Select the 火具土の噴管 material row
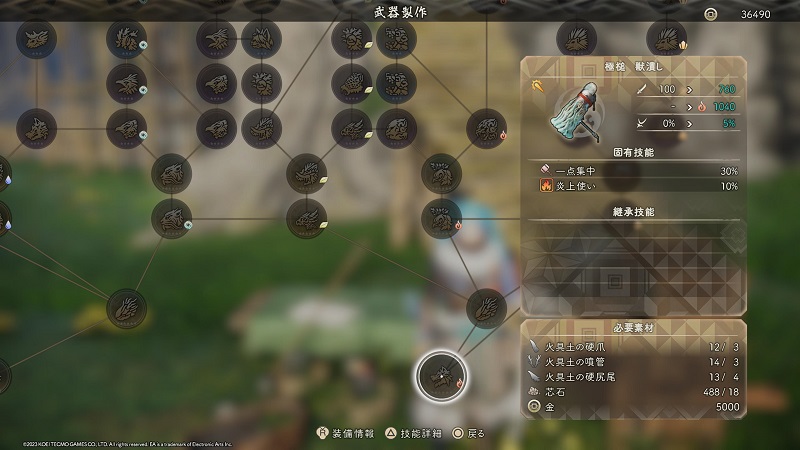This screenshot has width=800, height=450. [633, 361]
